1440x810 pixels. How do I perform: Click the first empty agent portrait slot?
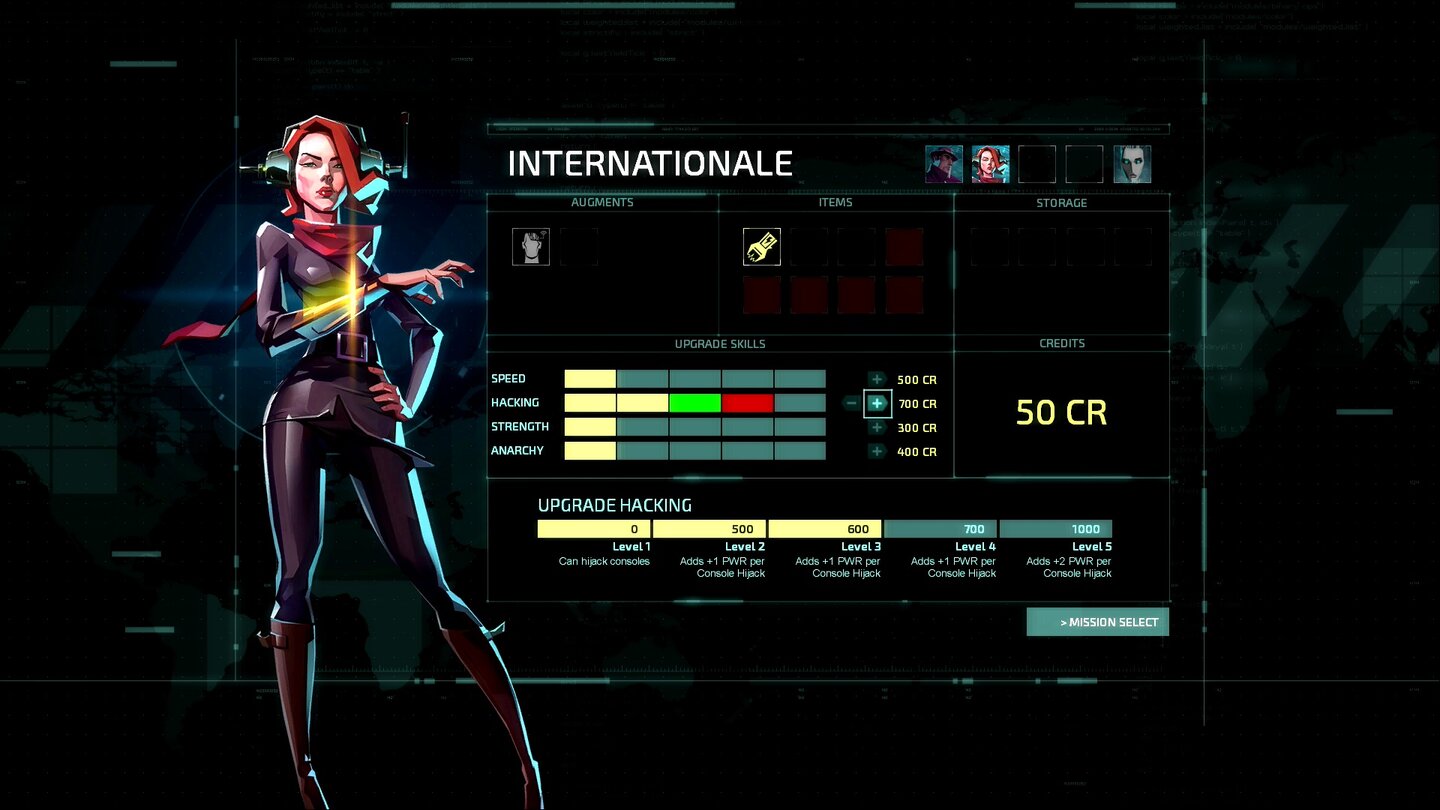[1038, 163]
